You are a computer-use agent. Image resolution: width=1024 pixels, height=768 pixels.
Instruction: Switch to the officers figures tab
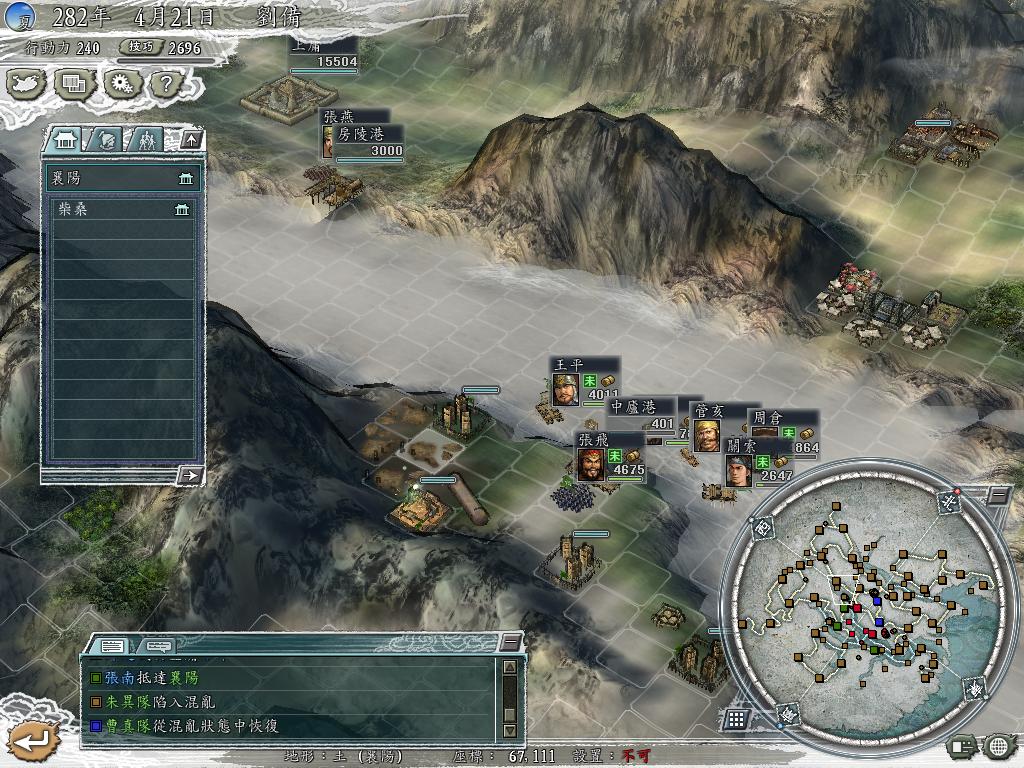pos(147,139)
